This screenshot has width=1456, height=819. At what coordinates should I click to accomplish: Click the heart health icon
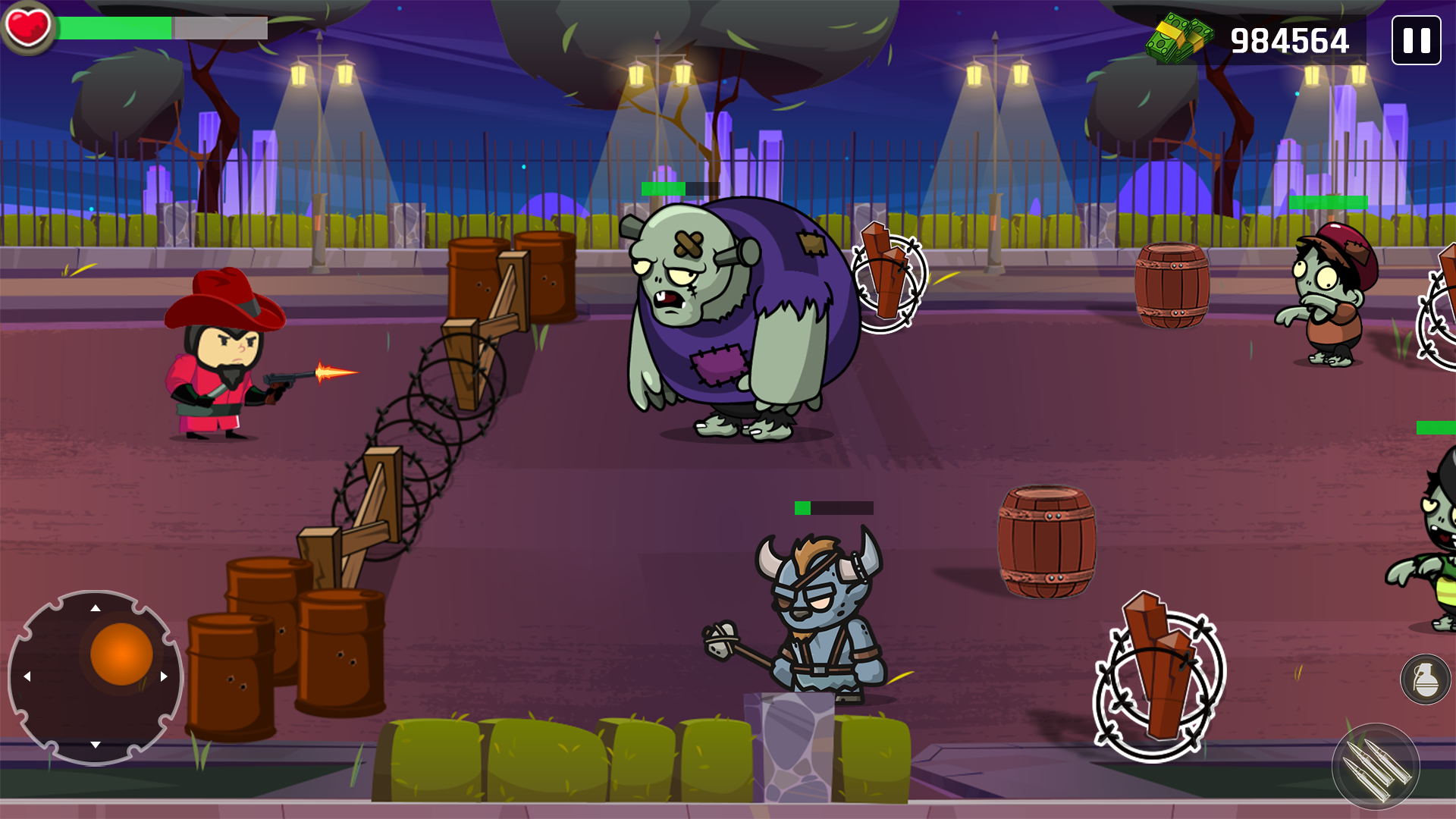(29, 29)
